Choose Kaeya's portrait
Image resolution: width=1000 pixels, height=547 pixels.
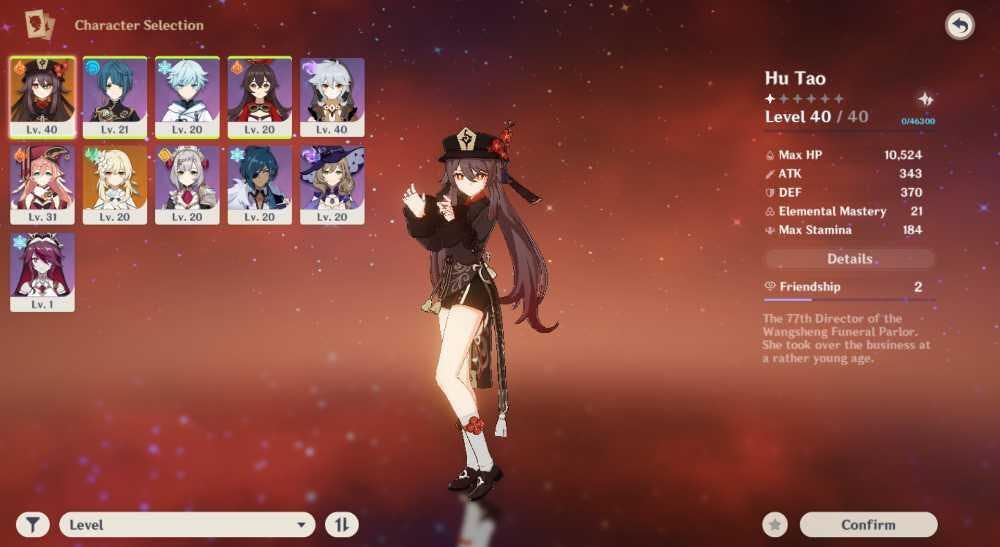coord(260,184)
